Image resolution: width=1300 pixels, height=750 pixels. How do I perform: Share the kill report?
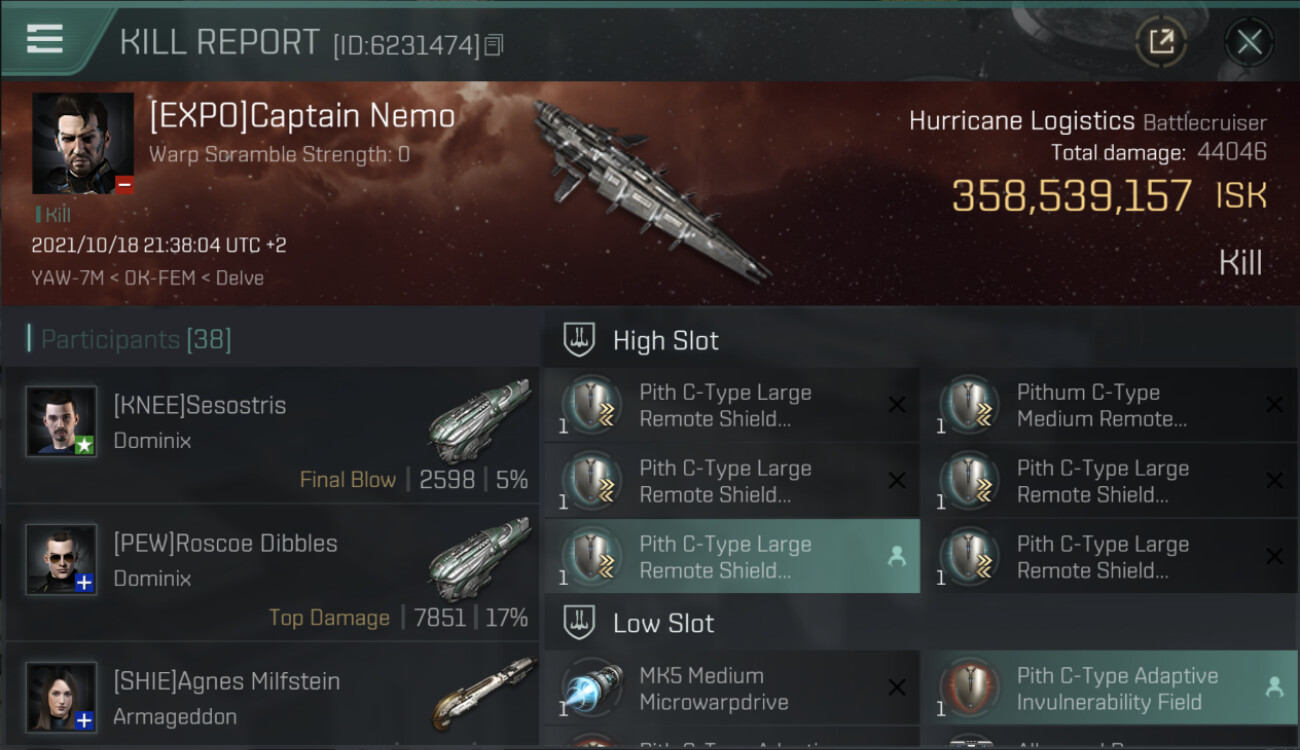(x=1161, y=42)
